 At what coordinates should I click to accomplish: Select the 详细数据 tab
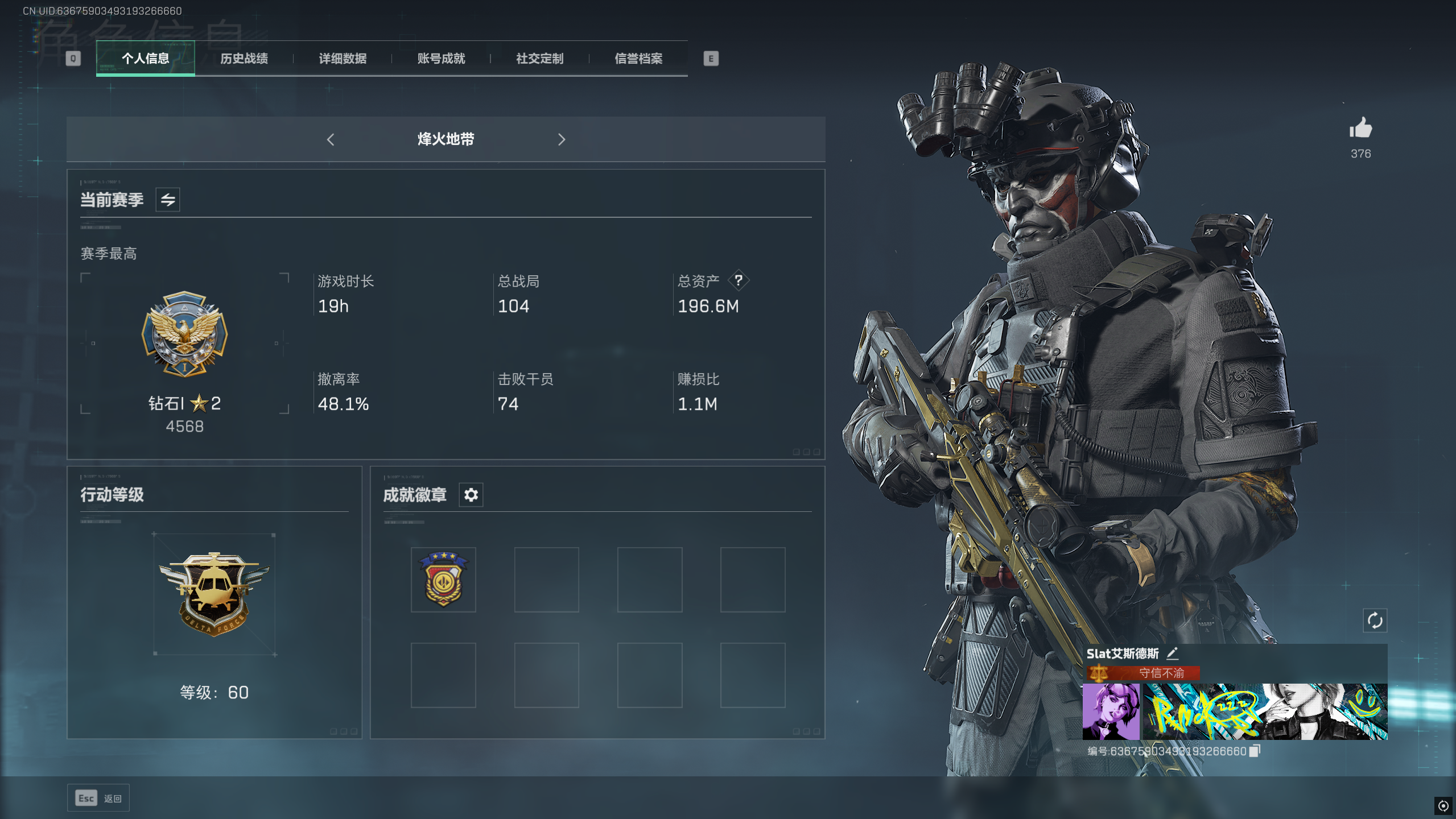343,59
